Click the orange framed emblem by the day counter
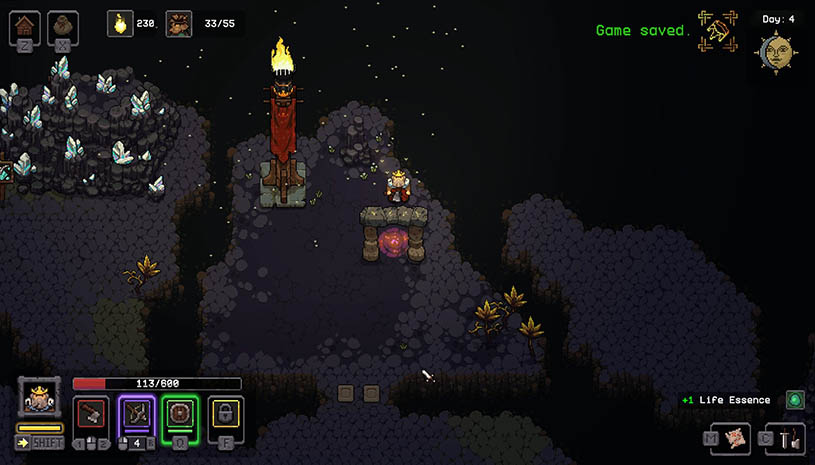This screenshot has width=815, height=465. [x=718, y=31]
